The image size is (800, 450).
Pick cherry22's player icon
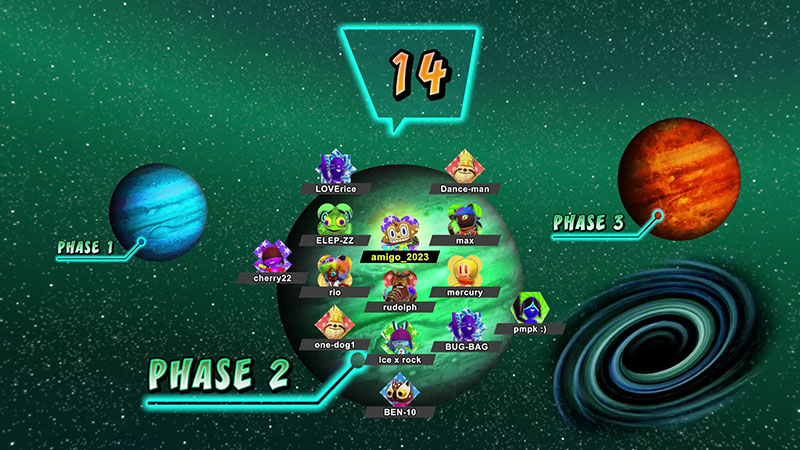[x=270, y=257]
